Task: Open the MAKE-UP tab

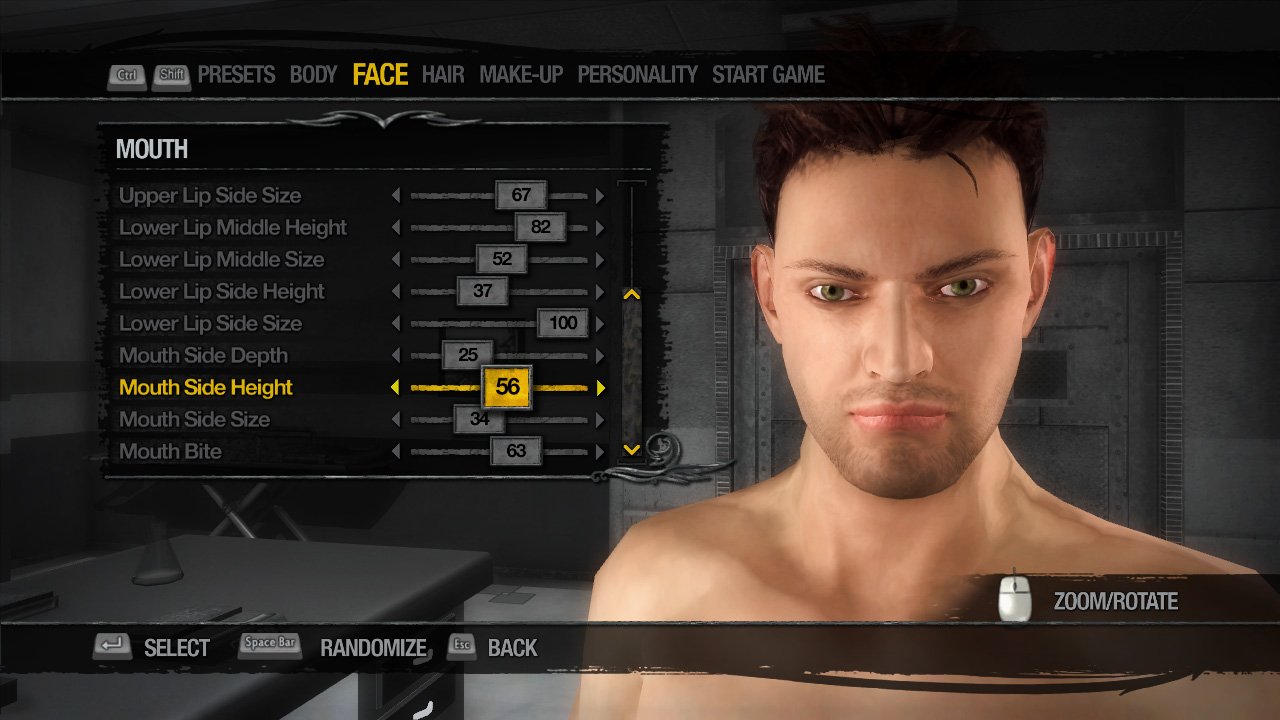Action: pos(521,74)
